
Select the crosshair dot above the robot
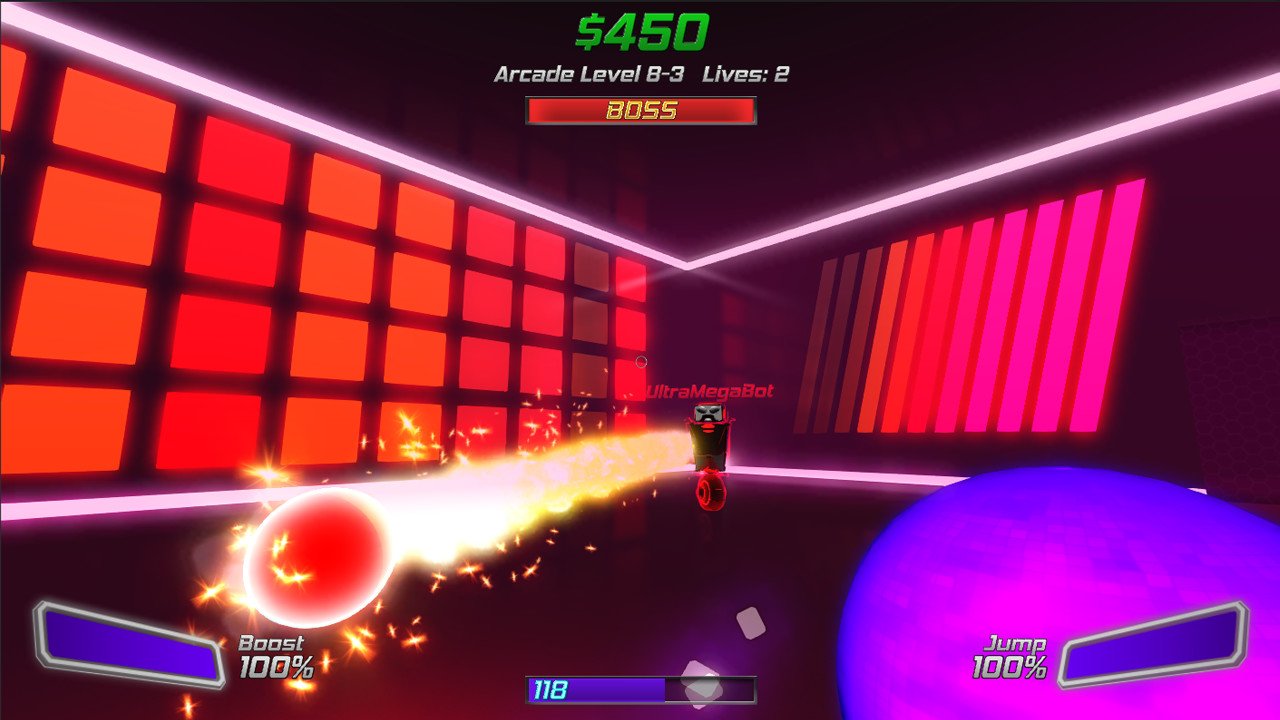641,361
